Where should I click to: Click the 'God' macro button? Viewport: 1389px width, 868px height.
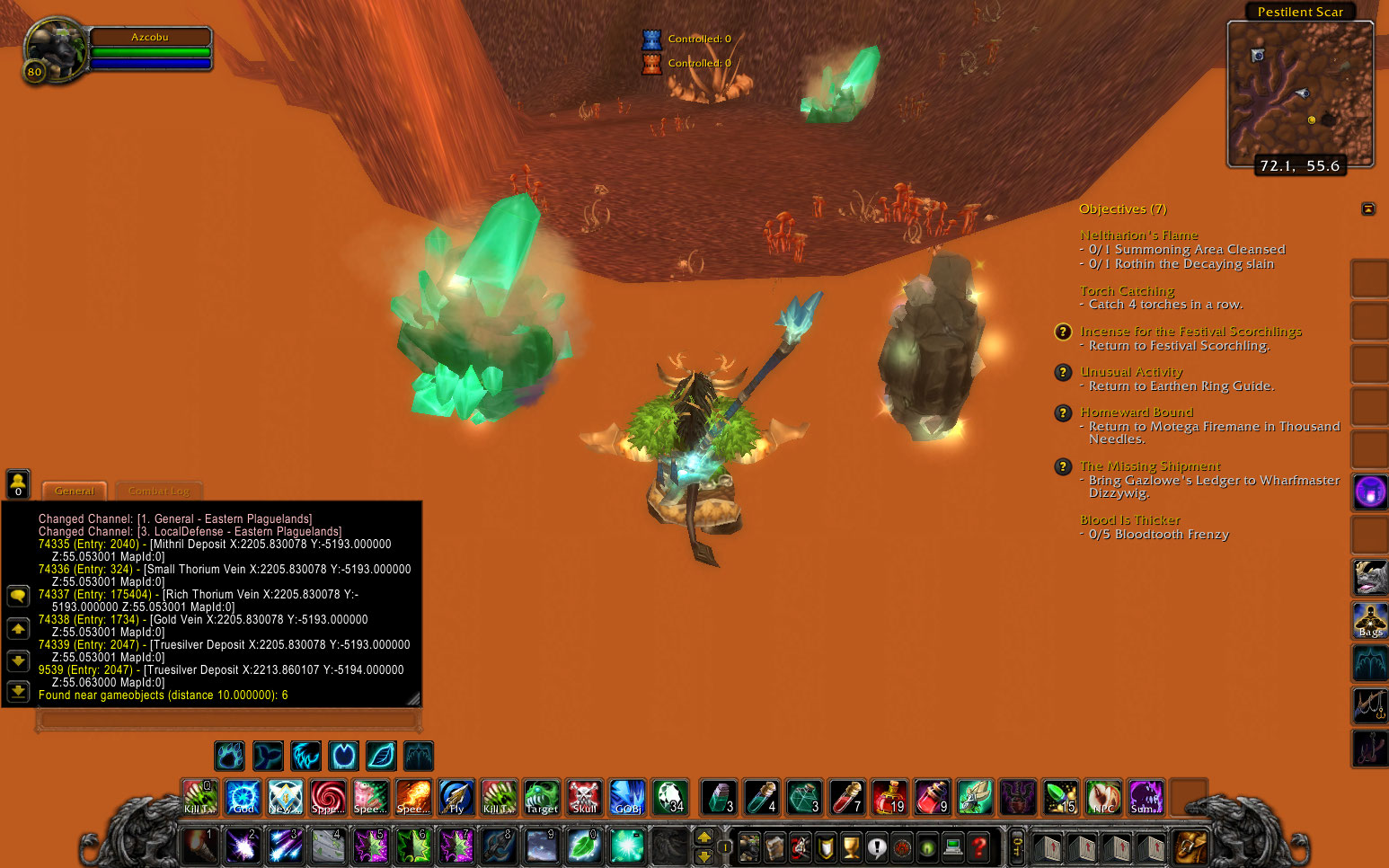tap(242, 796)
